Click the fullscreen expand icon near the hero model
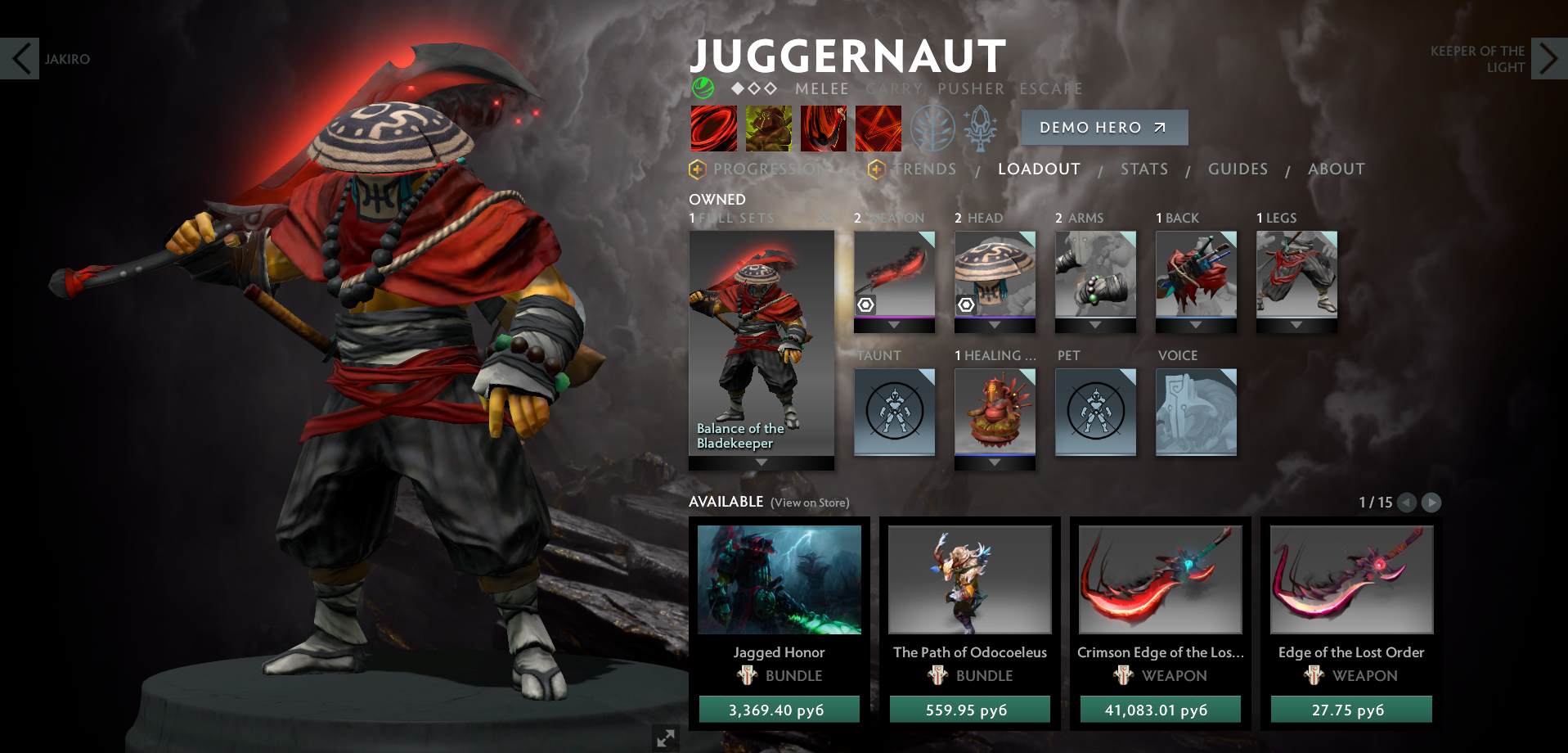This screenshot has height=753, width=1568. 665,737
